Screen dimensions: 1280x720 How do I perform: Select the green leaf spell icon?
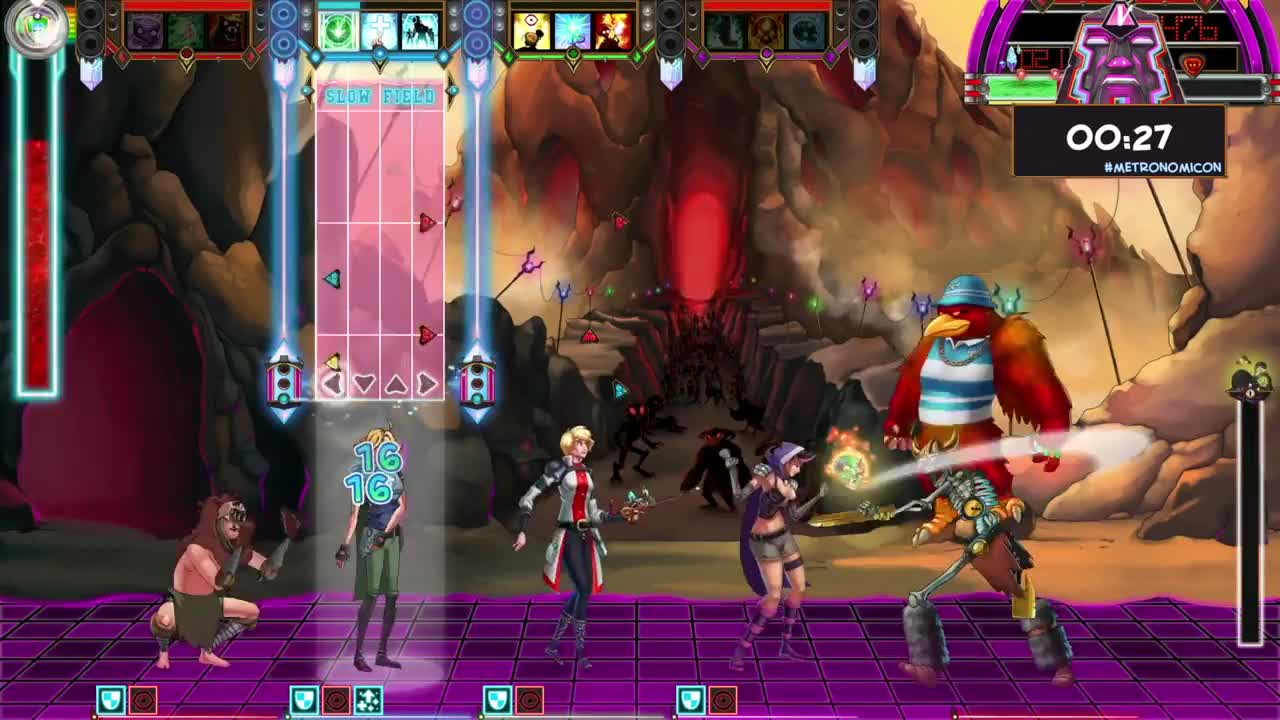click(336, 30)
